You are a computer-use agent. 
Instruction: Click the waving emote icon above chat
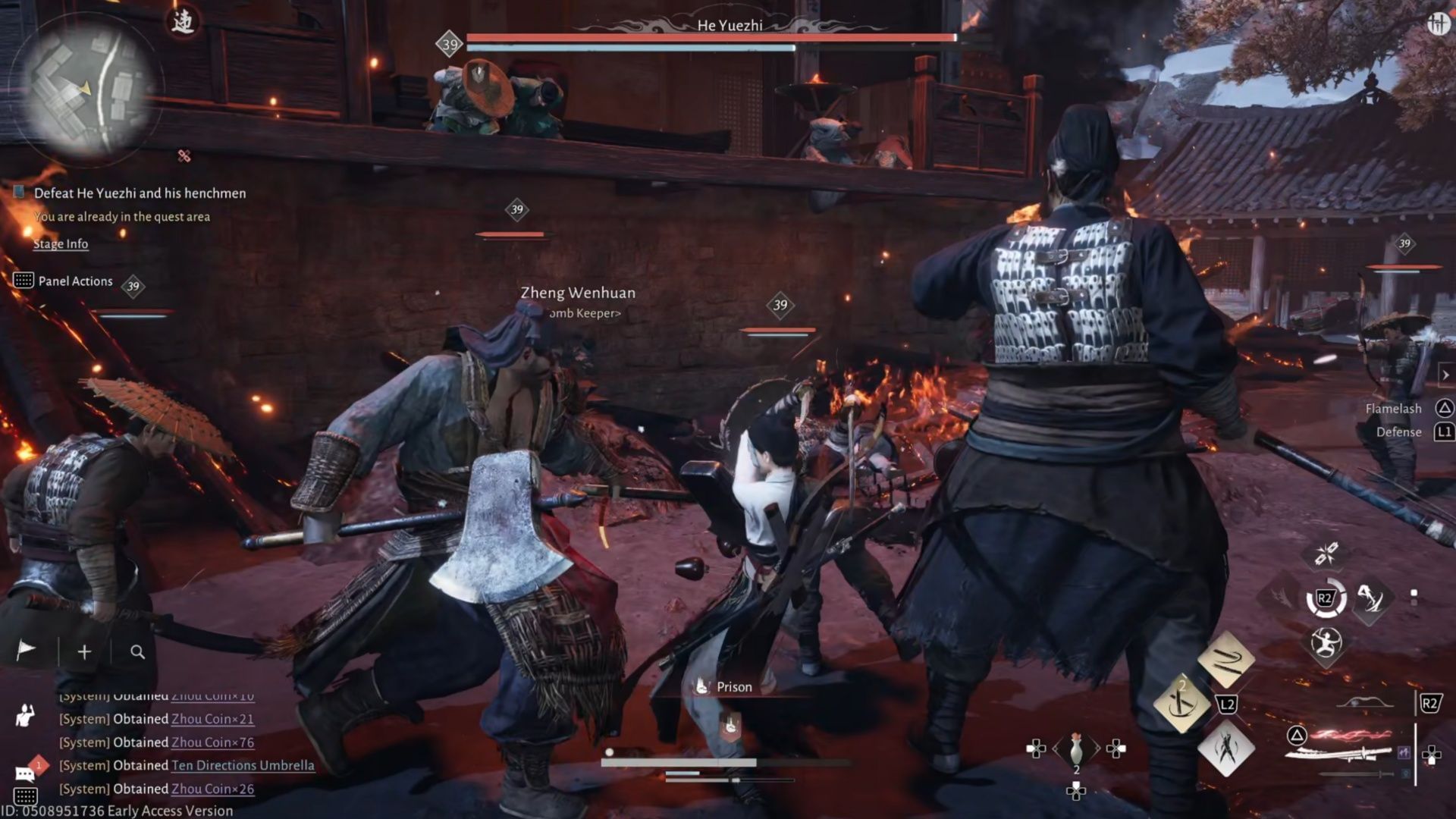23,717
